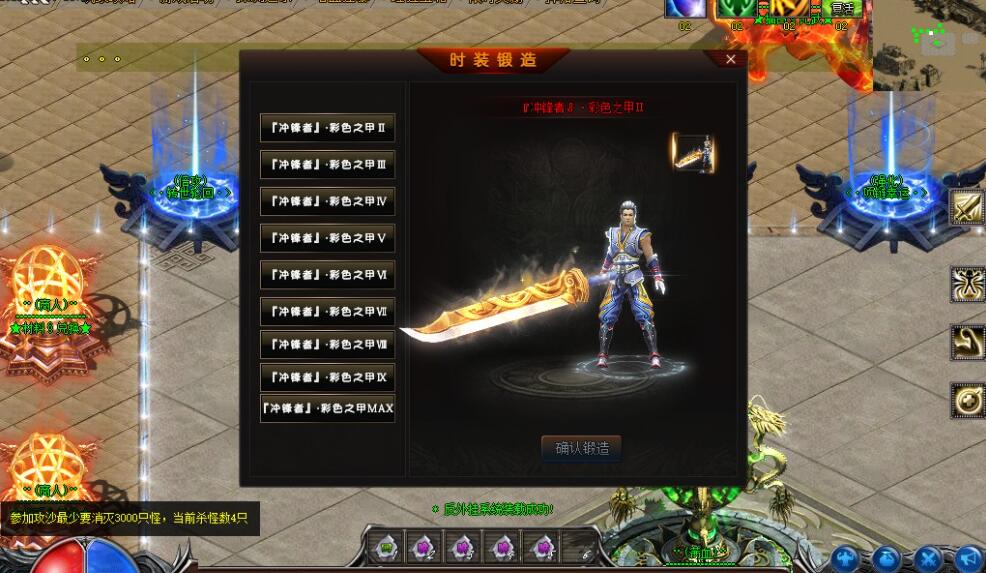986x573 pixels.
Task: Click the round gold cross icon
Action: point(967,399)
